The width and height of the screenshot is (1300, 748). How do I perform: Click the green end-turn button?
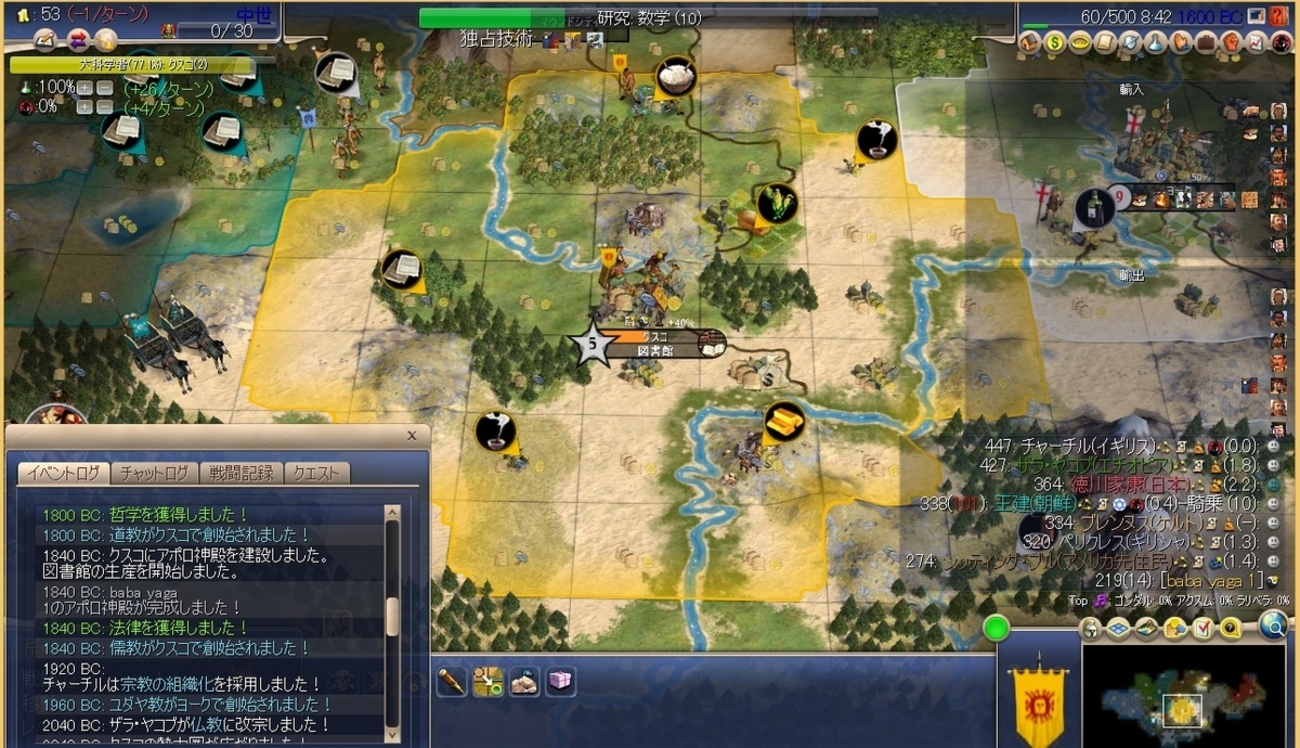click(996, 629)
